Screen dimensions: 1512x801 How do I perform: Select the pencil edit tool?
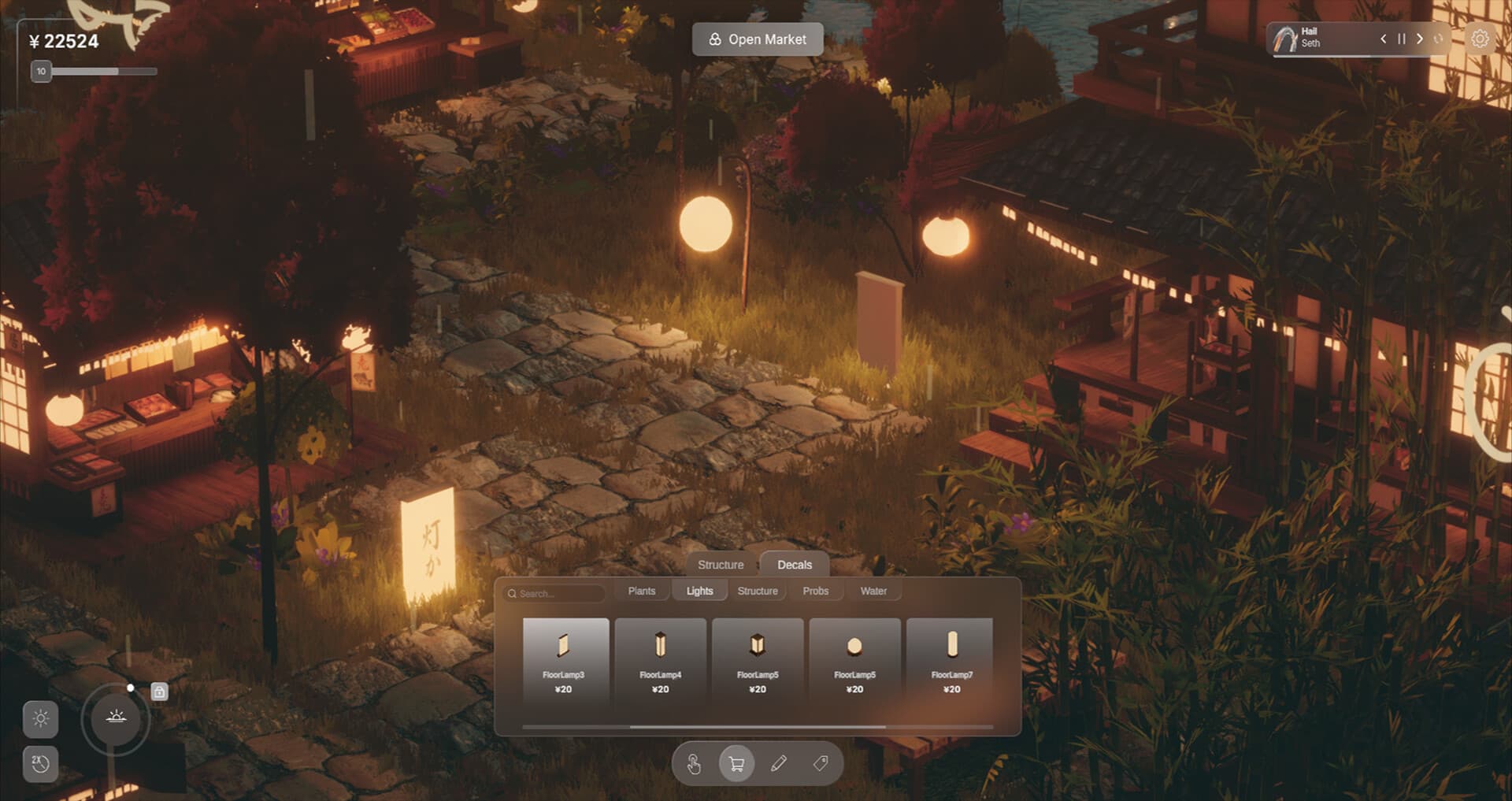(x=778, y=763)
